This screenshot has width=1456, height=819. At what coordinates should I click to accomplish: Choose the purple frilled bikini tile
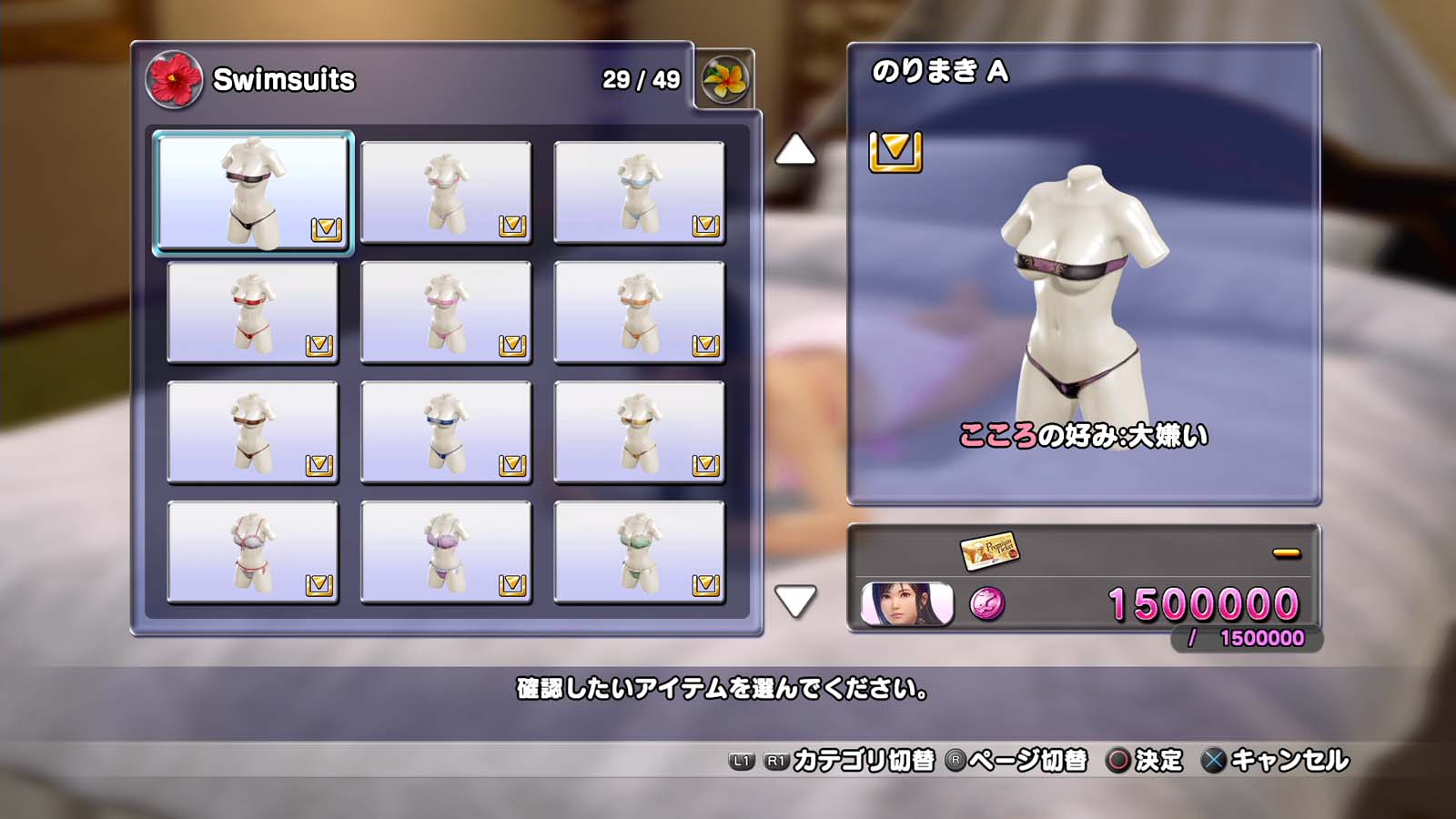[x=446, y=552]
